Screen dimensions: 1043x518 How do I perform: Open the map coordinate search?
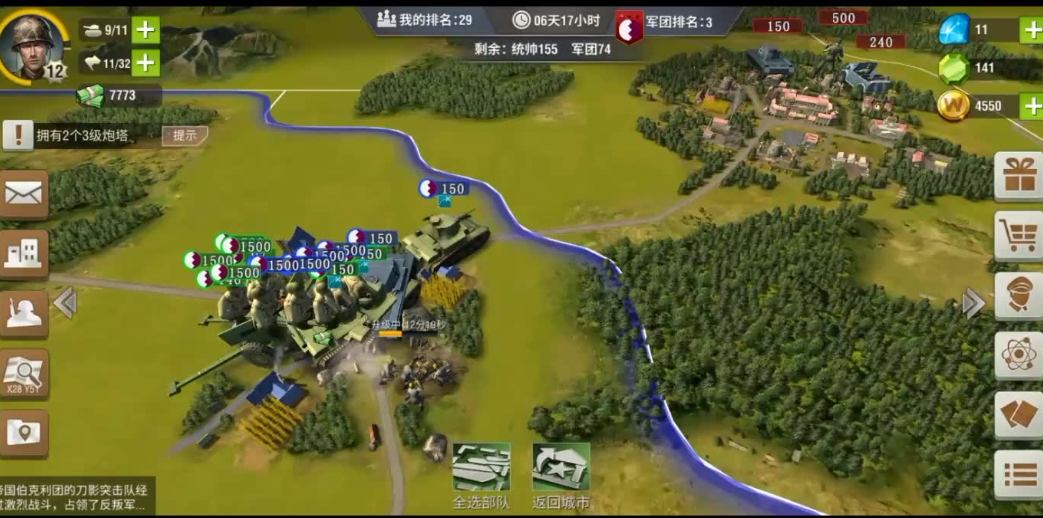click(23, 373)
